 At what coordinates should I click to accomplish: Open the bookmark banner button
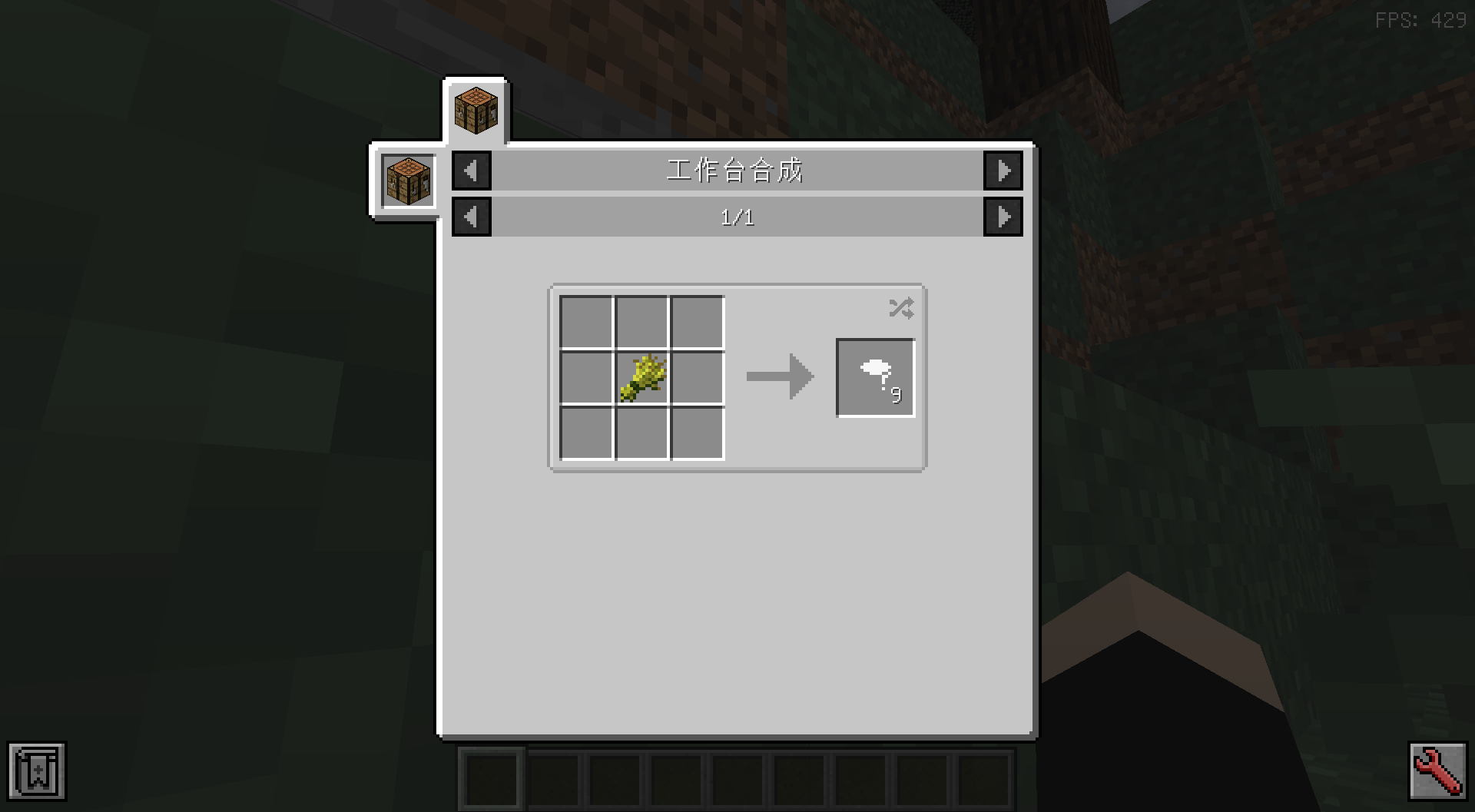(x=37, y=771)
